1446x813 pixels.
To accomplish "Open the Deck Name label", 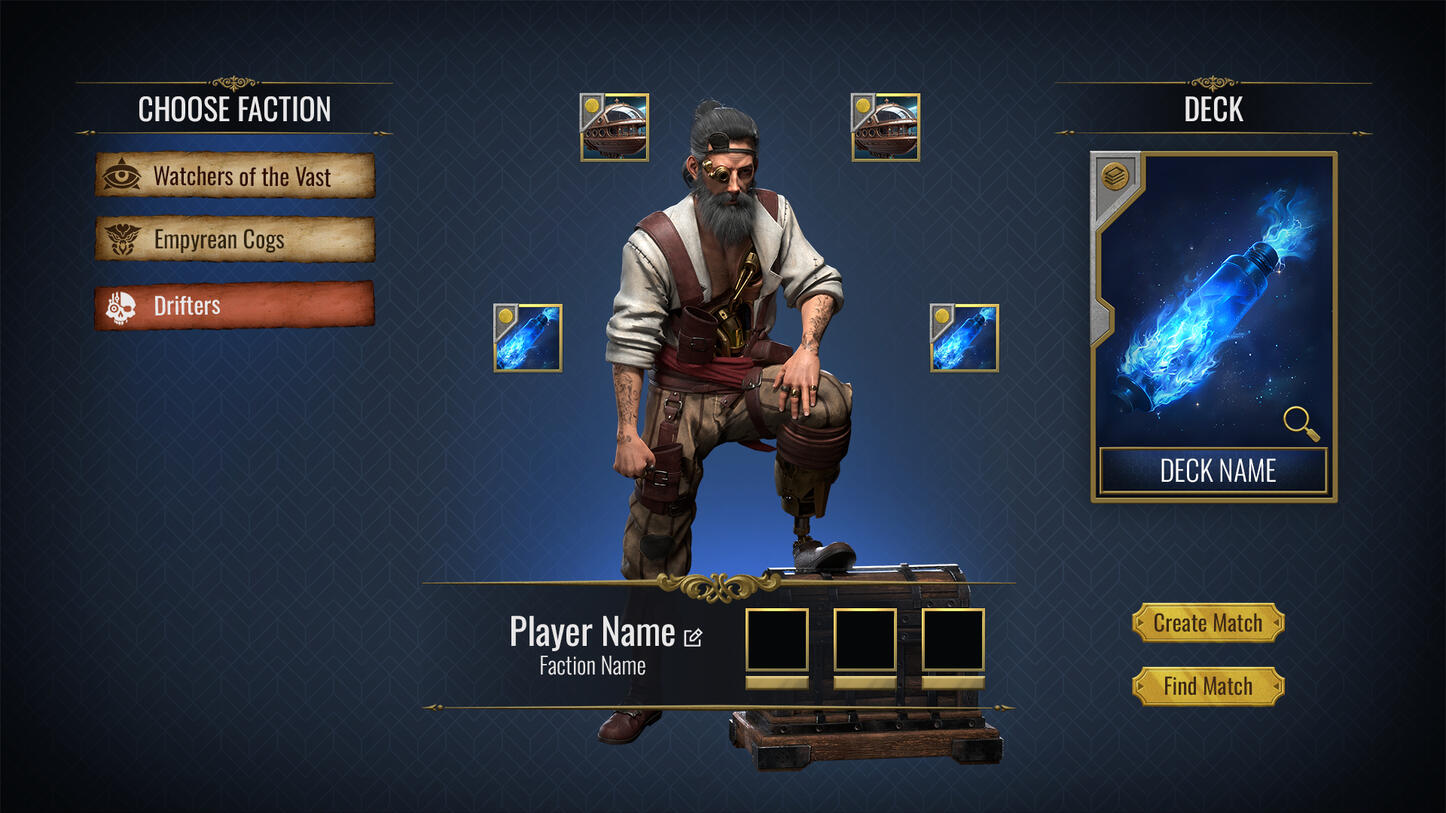I will pyautogui.click(x=1214, y=471).
